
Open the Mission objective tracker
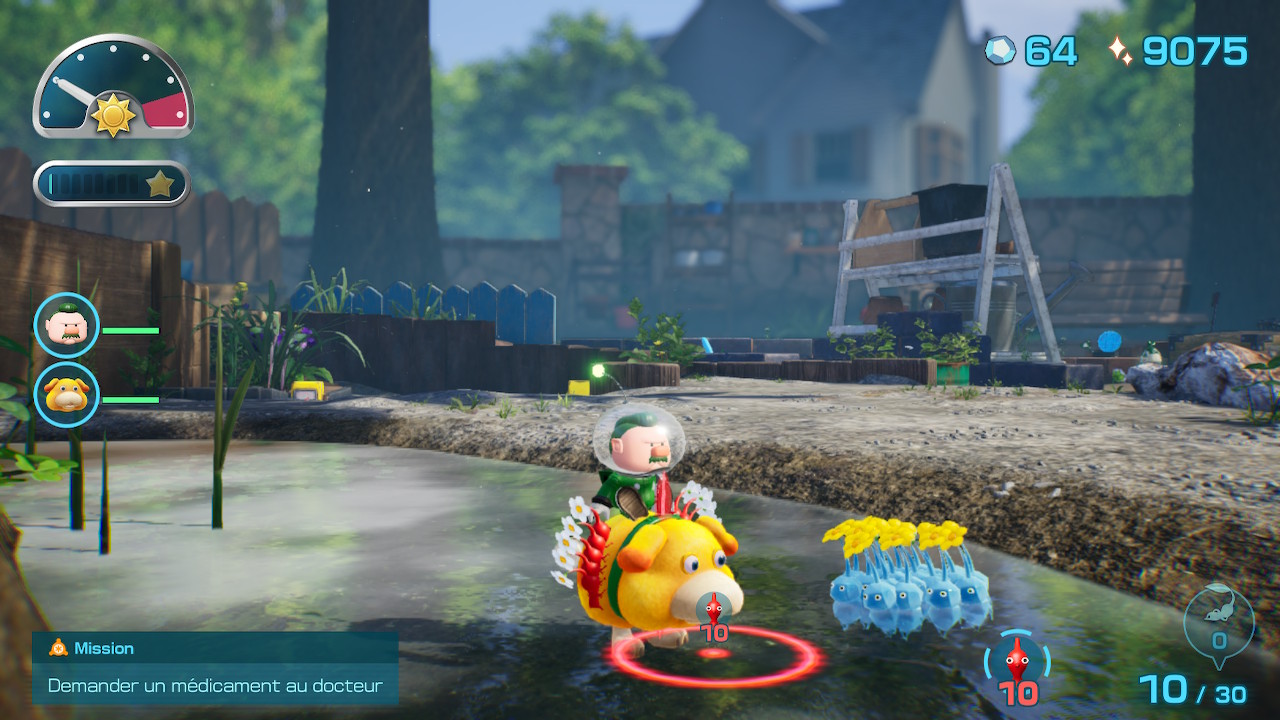point(215,668)
